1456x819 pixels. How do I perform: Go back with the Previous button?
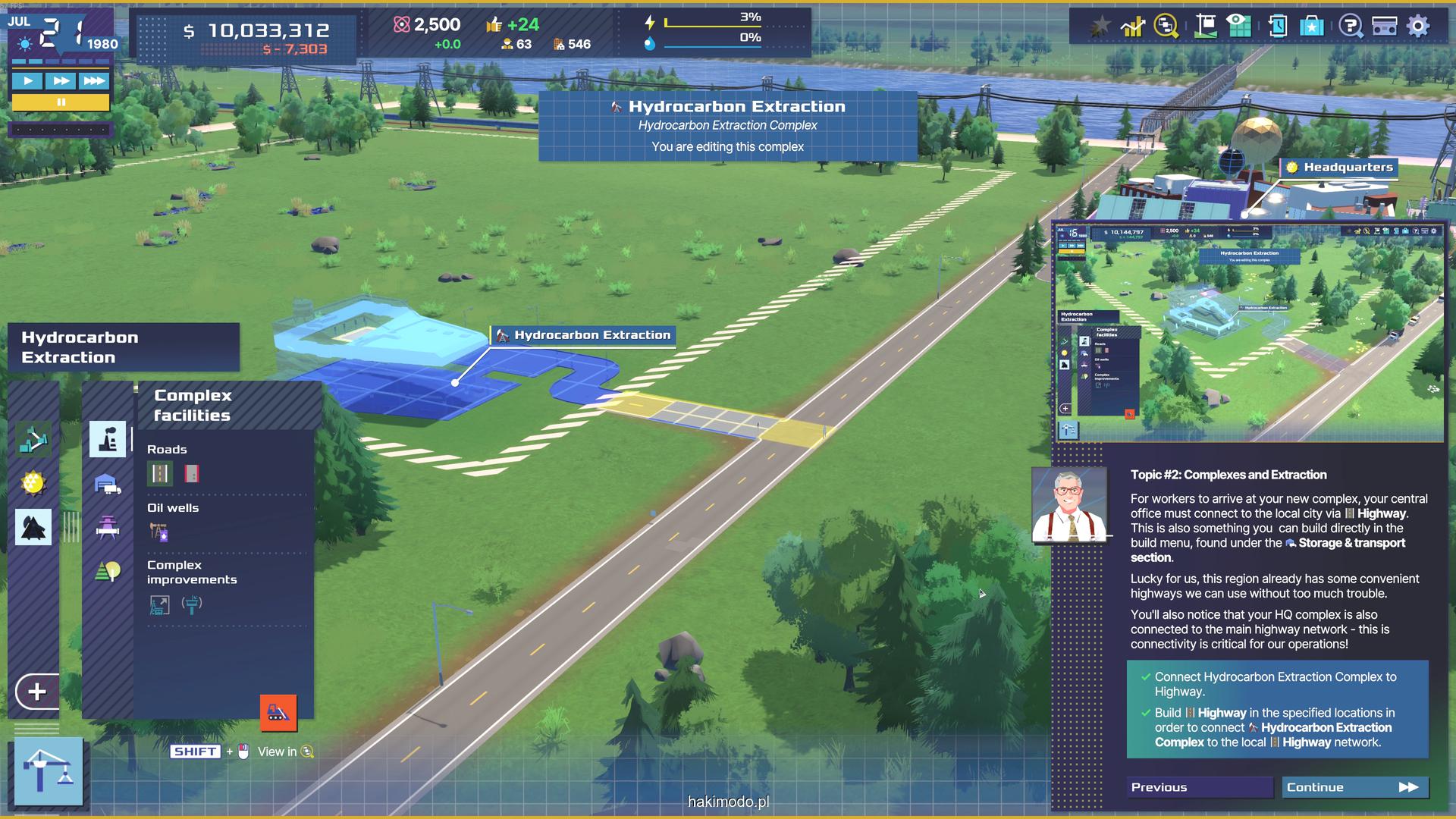[1200, 787]
